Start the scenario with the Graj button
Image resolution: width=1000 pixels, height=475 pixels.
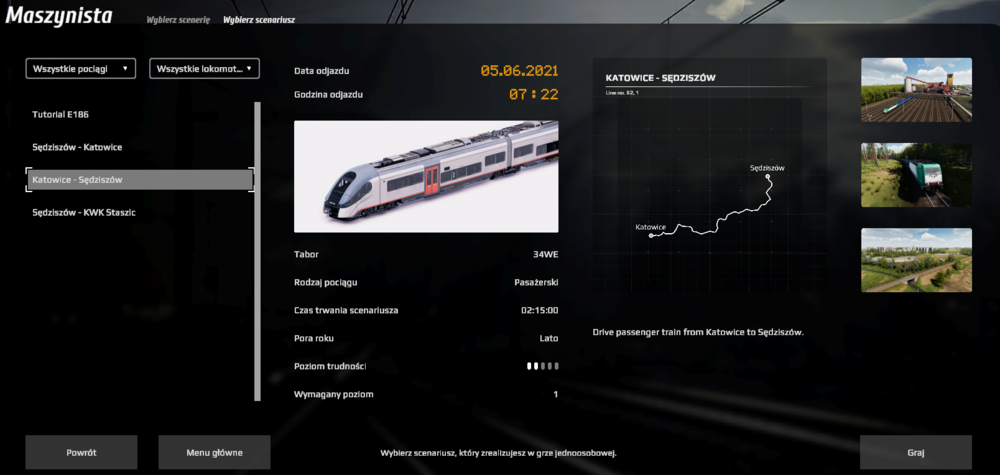tap(915, 452)
